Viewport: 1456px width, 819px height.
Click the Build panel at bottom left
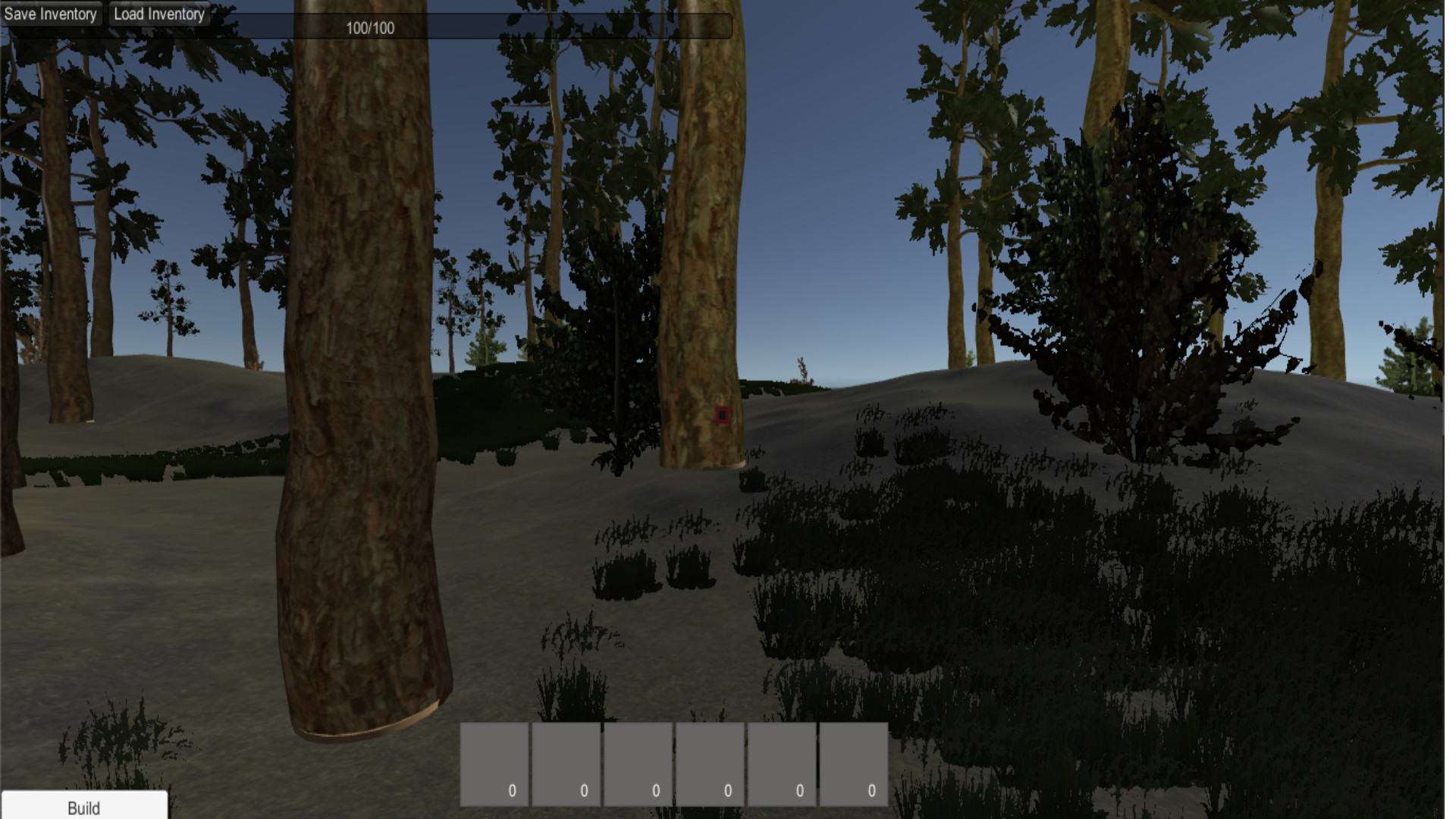(85, 808)
